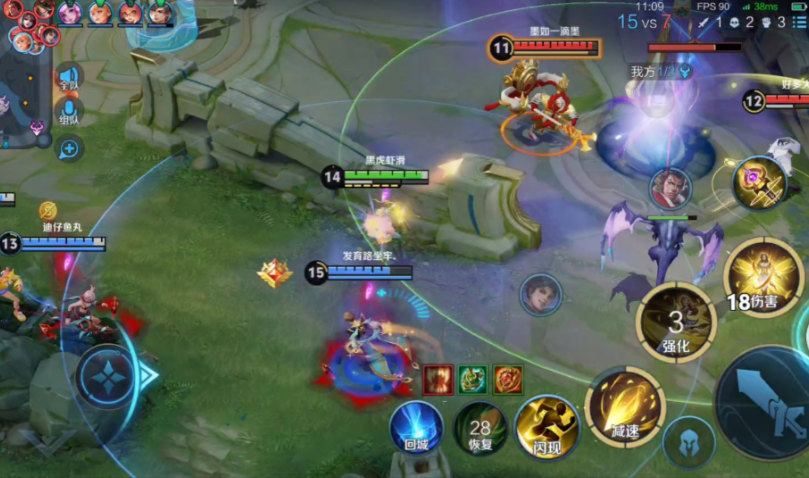Target the red-robed enemy hero portrait

coord(669,188)
